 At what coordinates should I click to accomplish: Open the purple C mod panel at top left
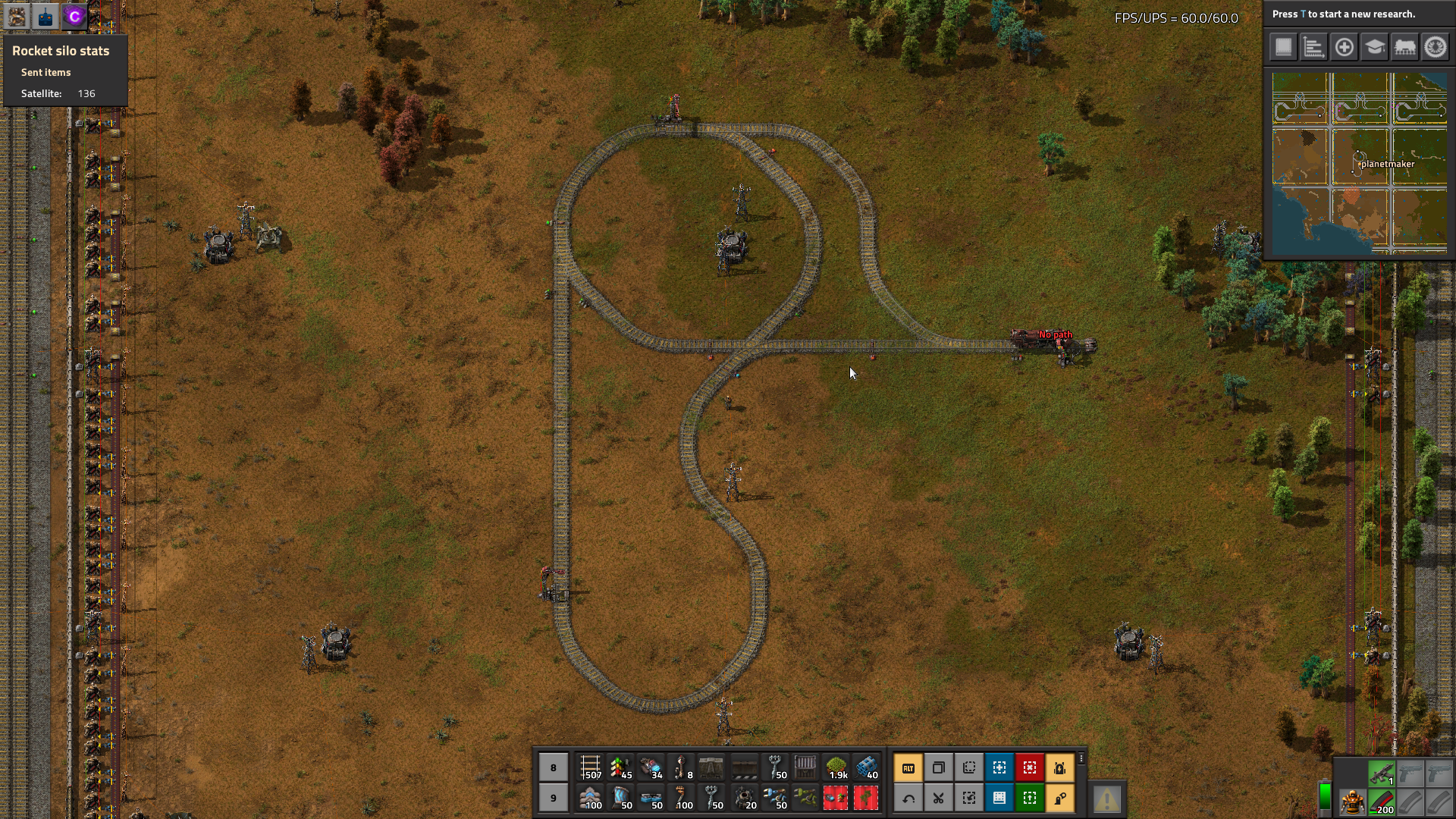75,16
